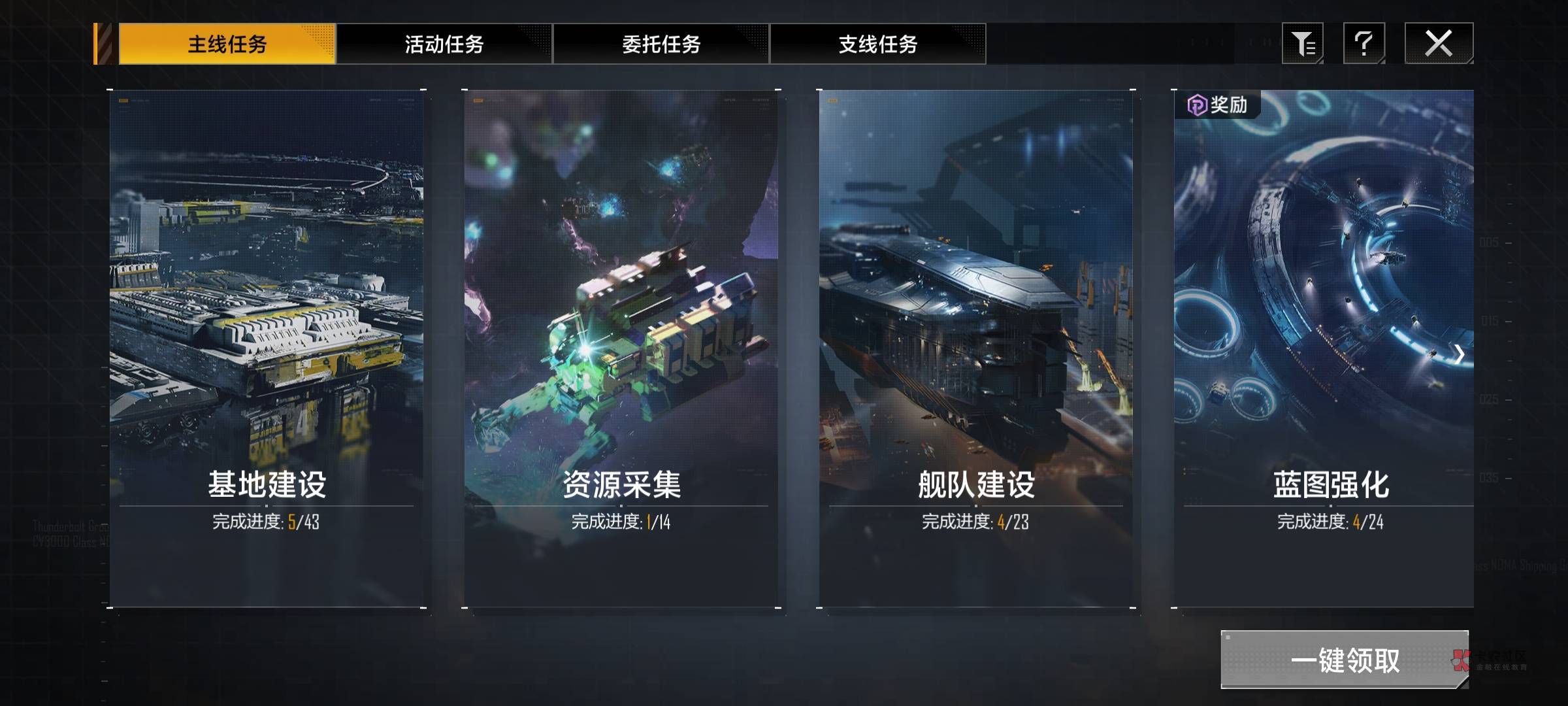The width and height of the screenshot is (1568, 706).
Task: Switch to the 主线任务 tab
Action: (x=227, y=44)
